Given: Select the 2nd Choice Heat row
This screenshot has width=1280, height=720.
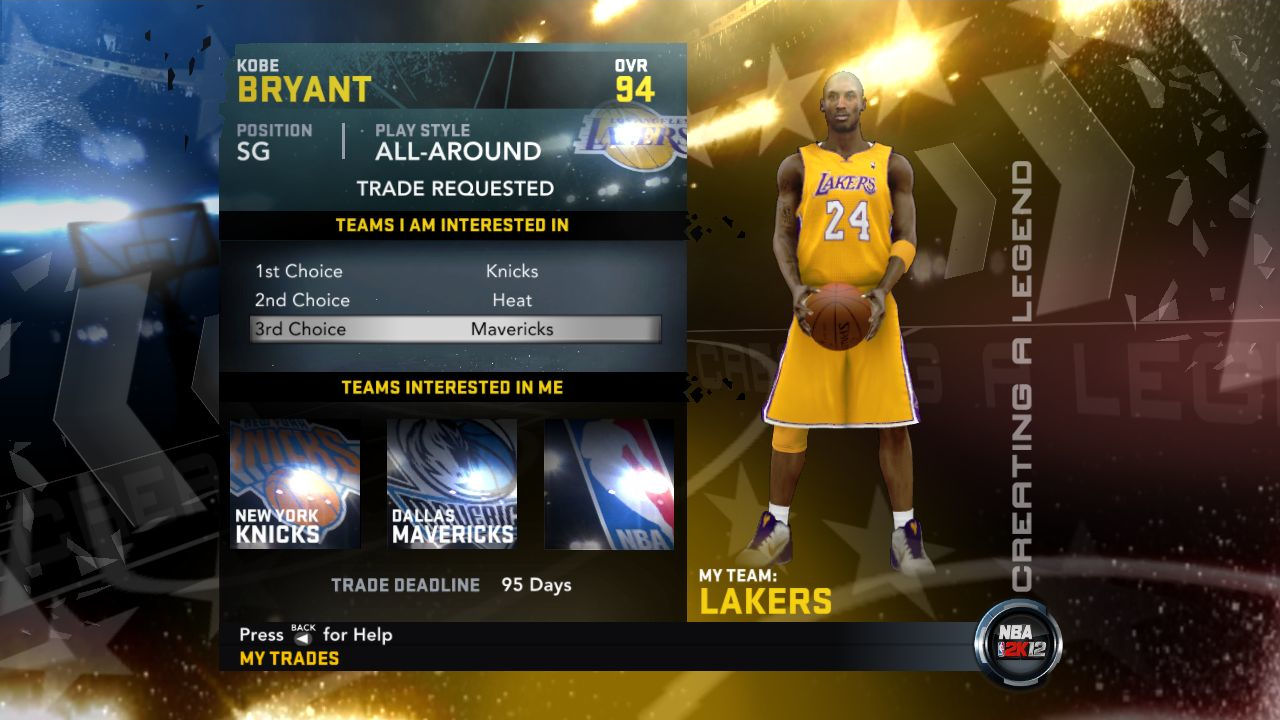Looking at the screenshot, I should click(455, 300).
